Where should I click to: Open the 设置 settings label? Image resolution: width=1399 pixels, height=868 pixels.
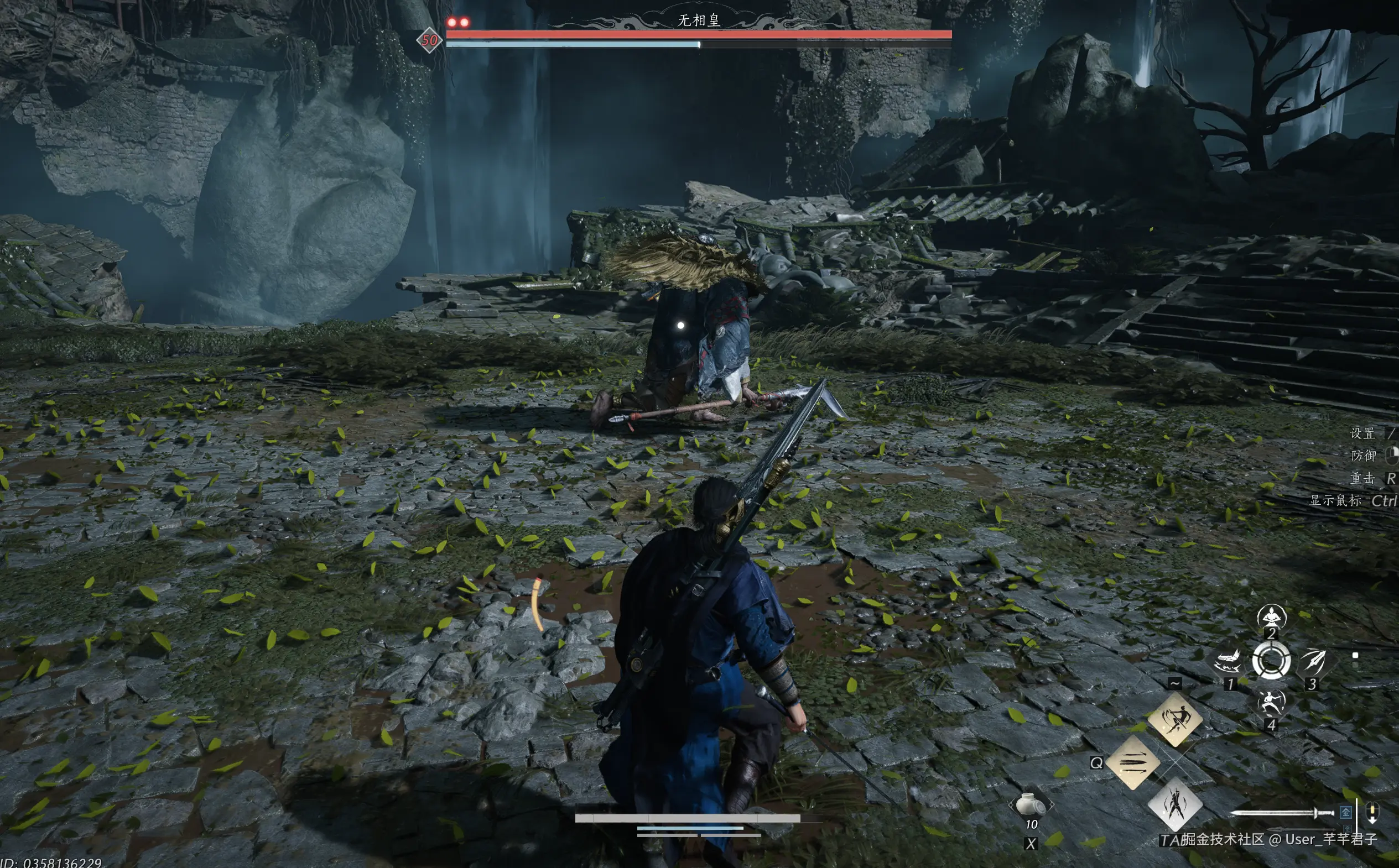(x=1362, y=433)
